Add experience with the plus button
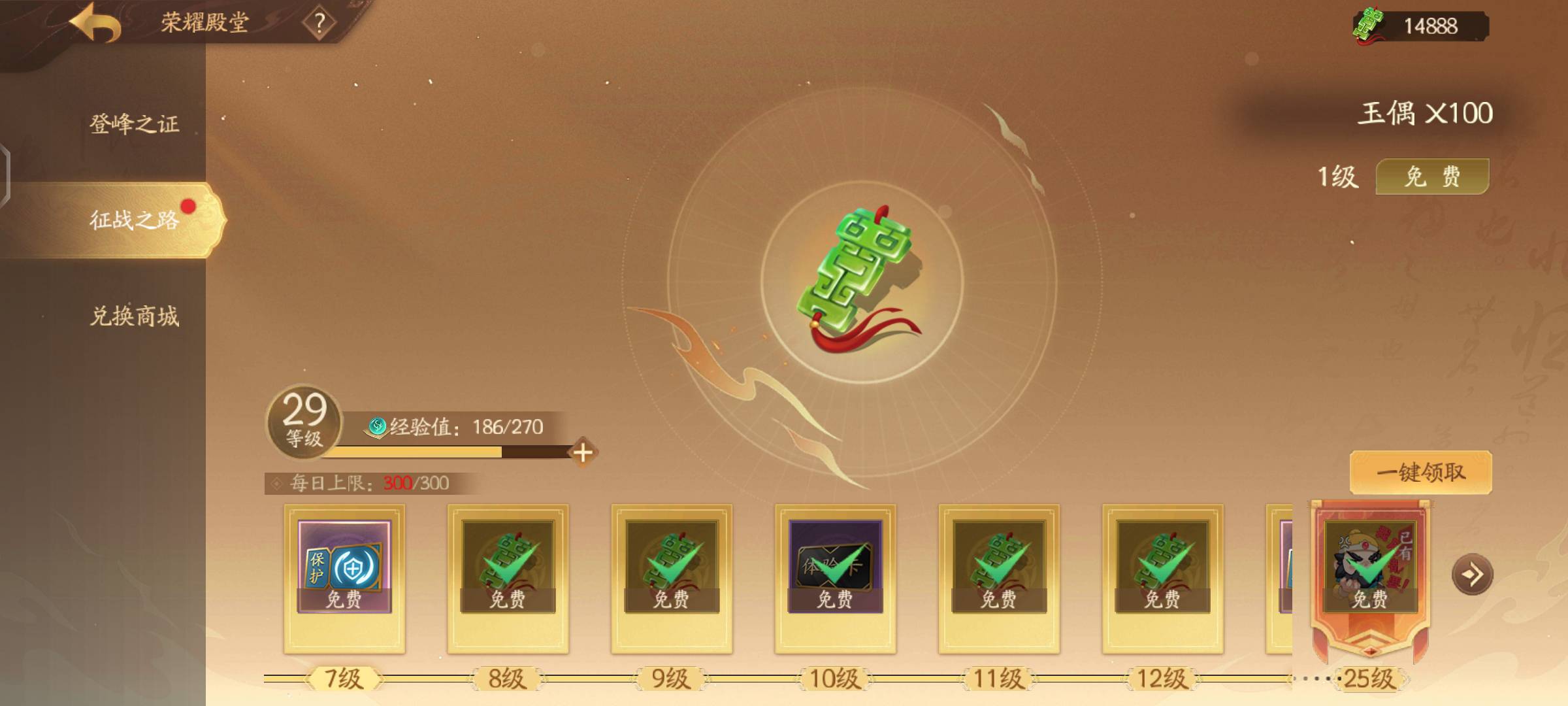Viewport: 1568px width, 706px height. [x=583, y=452]
